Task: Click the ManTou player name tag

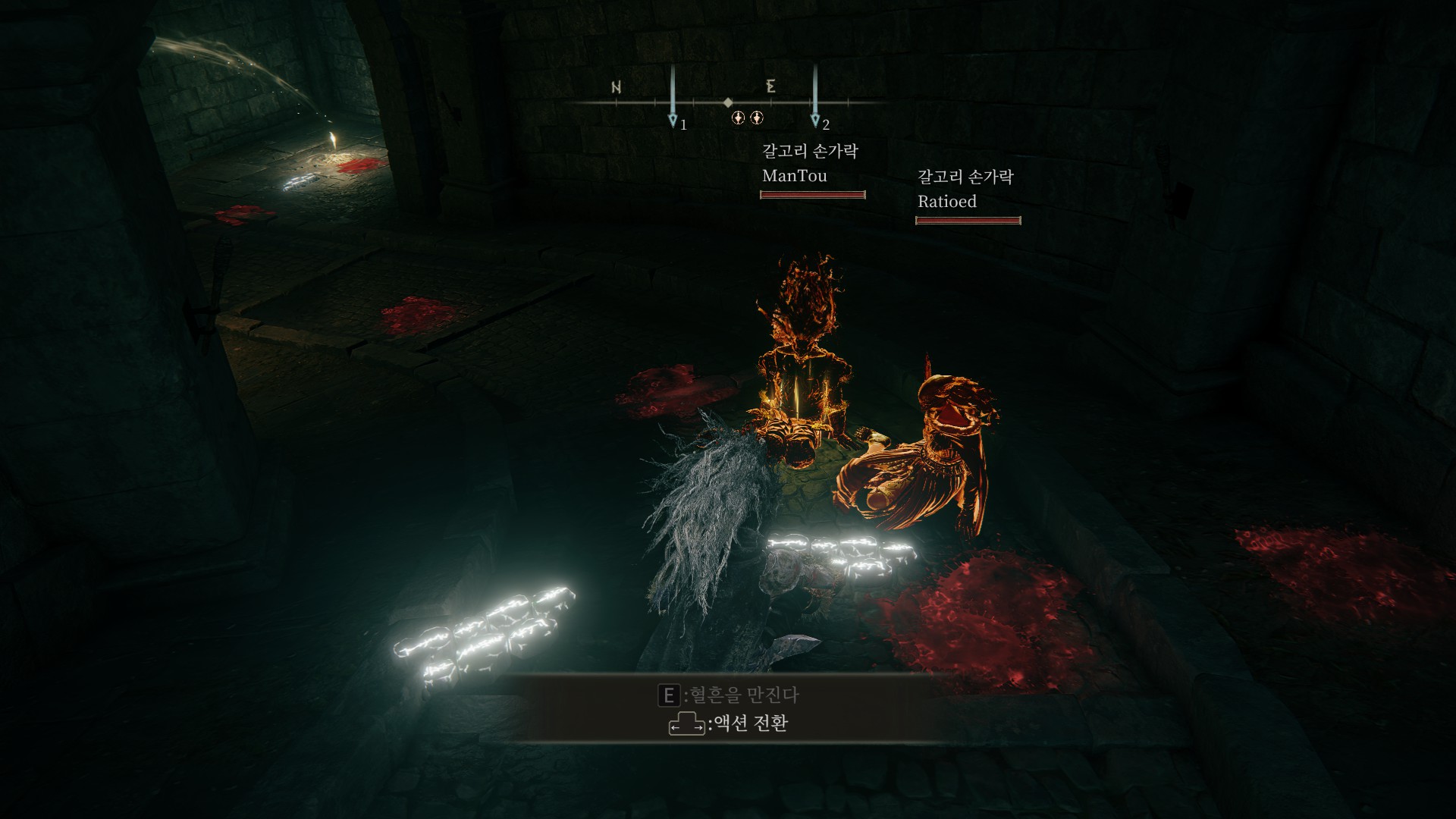Action: pos(794,176)
